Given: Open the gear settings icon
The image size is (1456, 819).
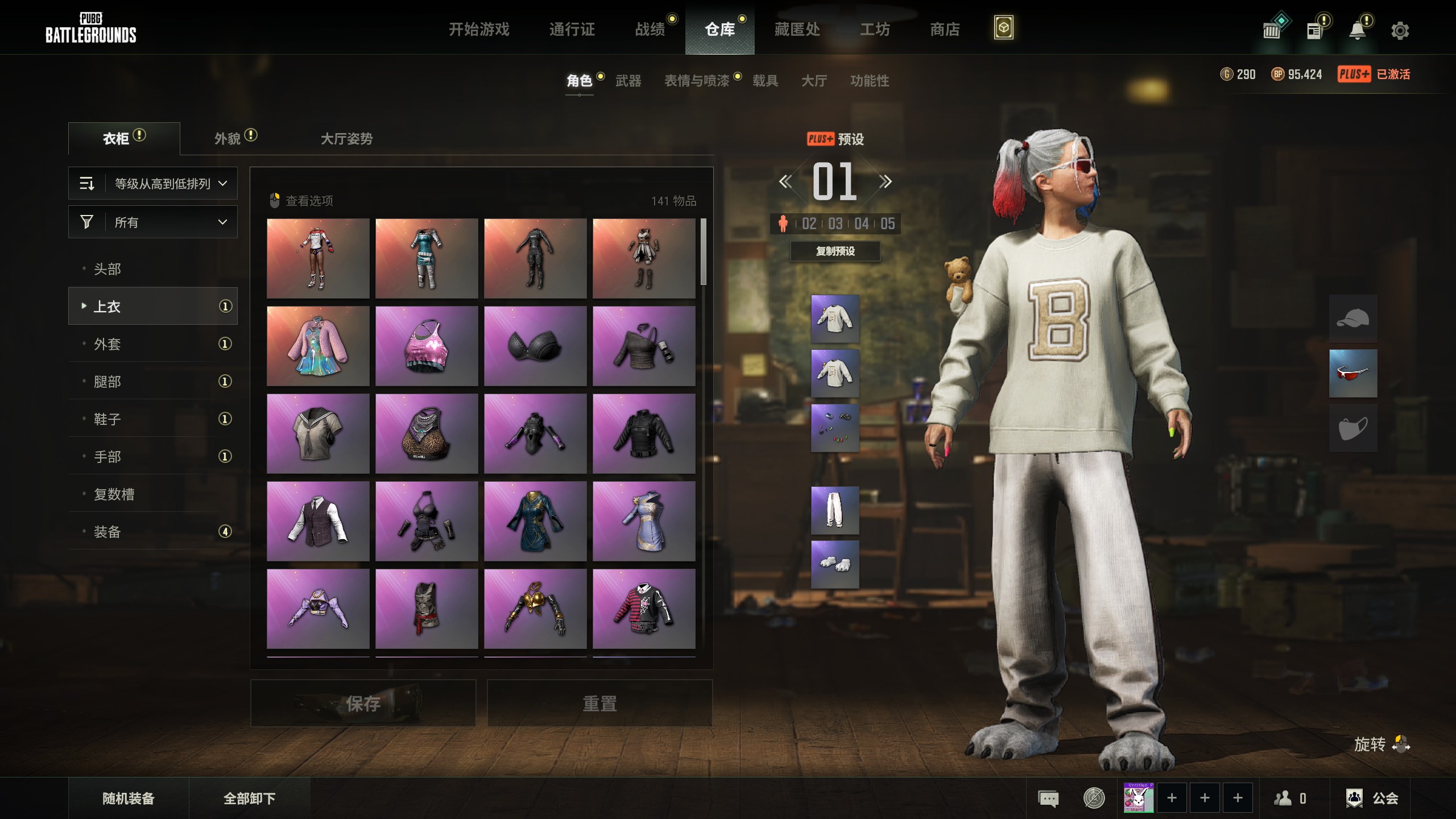Looking at the screenshot, I should (x=1400, y=31).
